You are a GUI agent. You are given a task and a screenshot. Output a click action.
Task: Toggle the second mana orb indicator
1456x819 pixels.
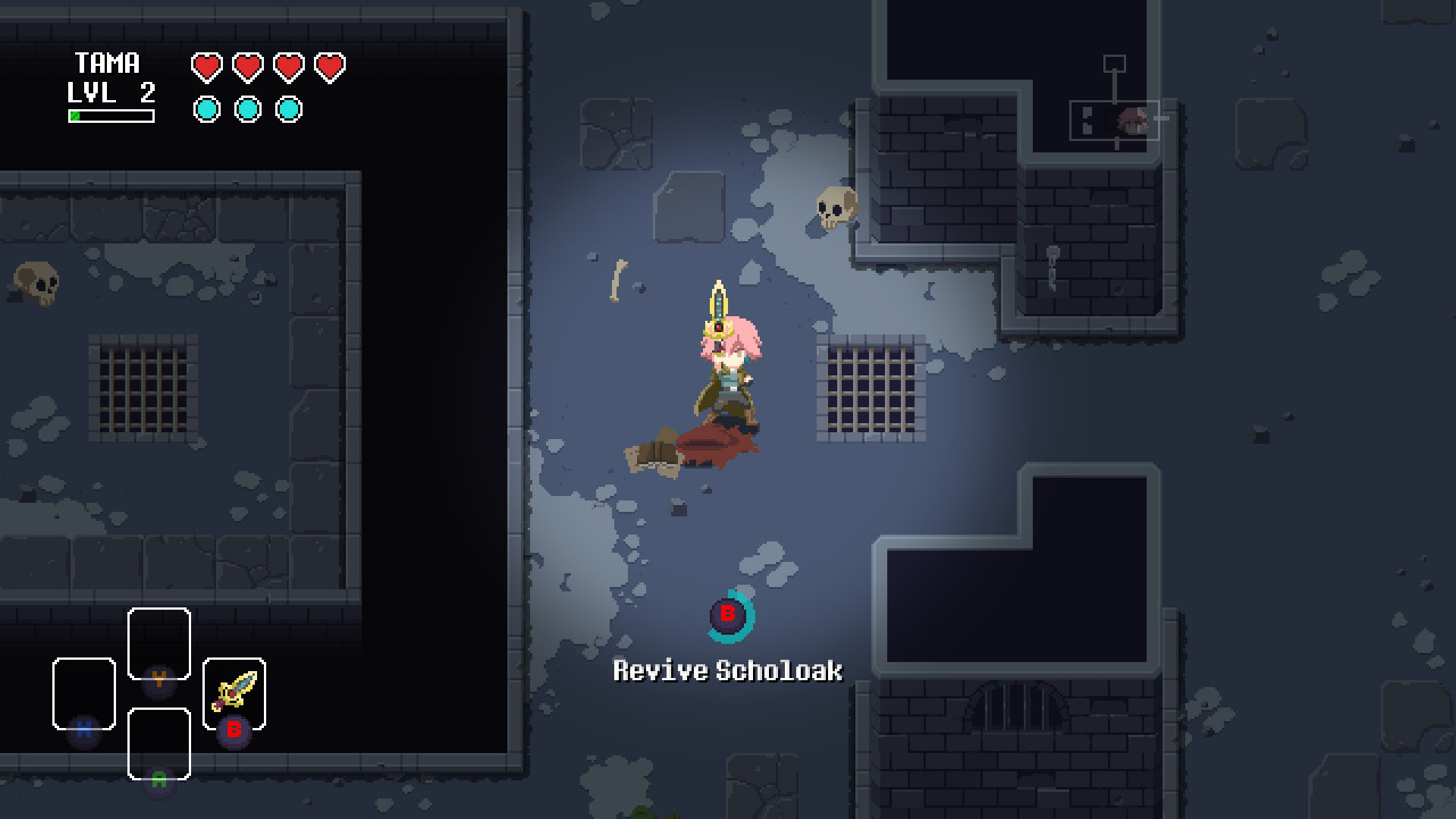[x=246, y=108]
